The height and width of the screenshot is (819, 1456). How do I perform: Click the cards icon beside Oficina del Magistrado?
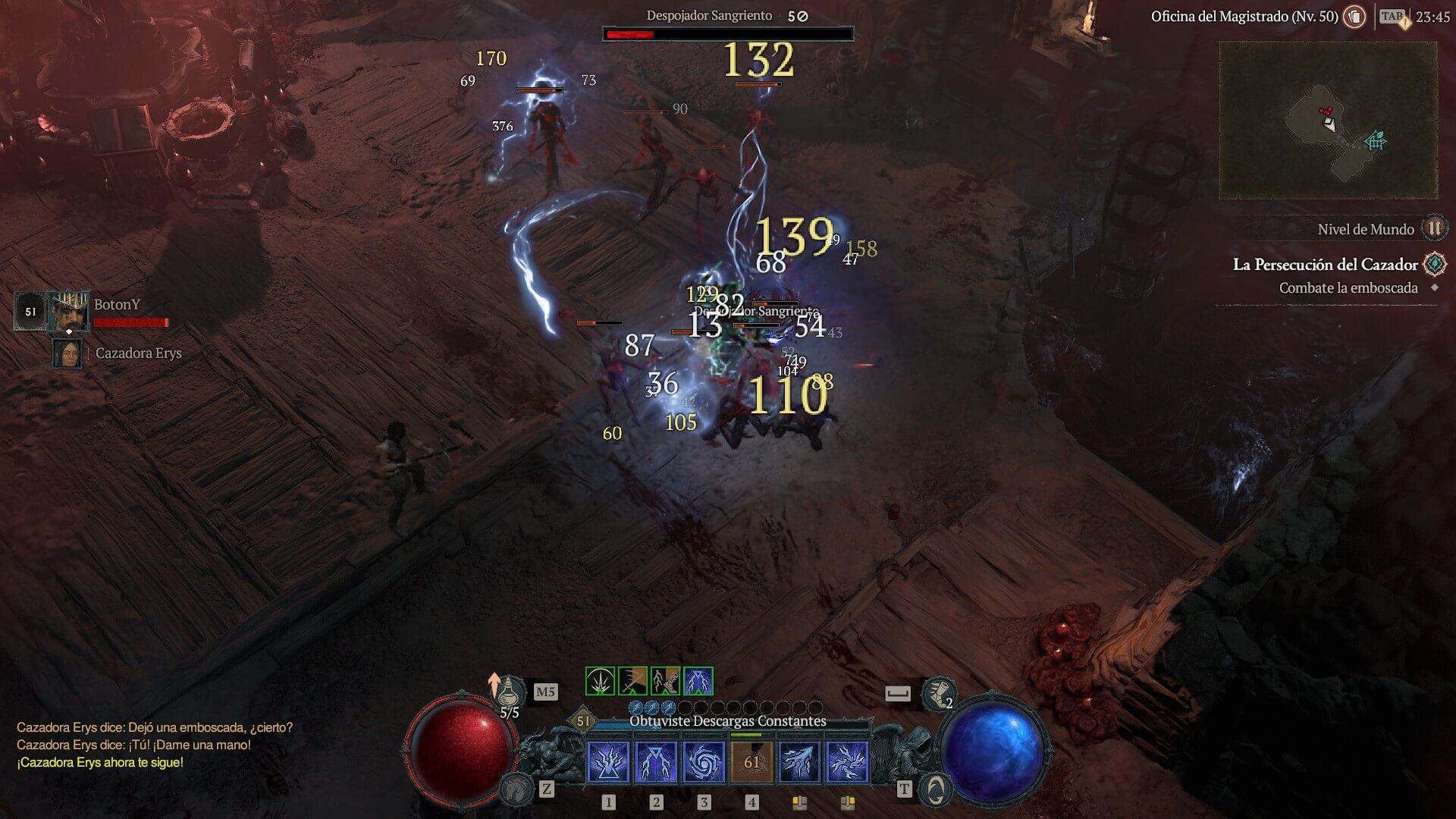point(1354,17)
